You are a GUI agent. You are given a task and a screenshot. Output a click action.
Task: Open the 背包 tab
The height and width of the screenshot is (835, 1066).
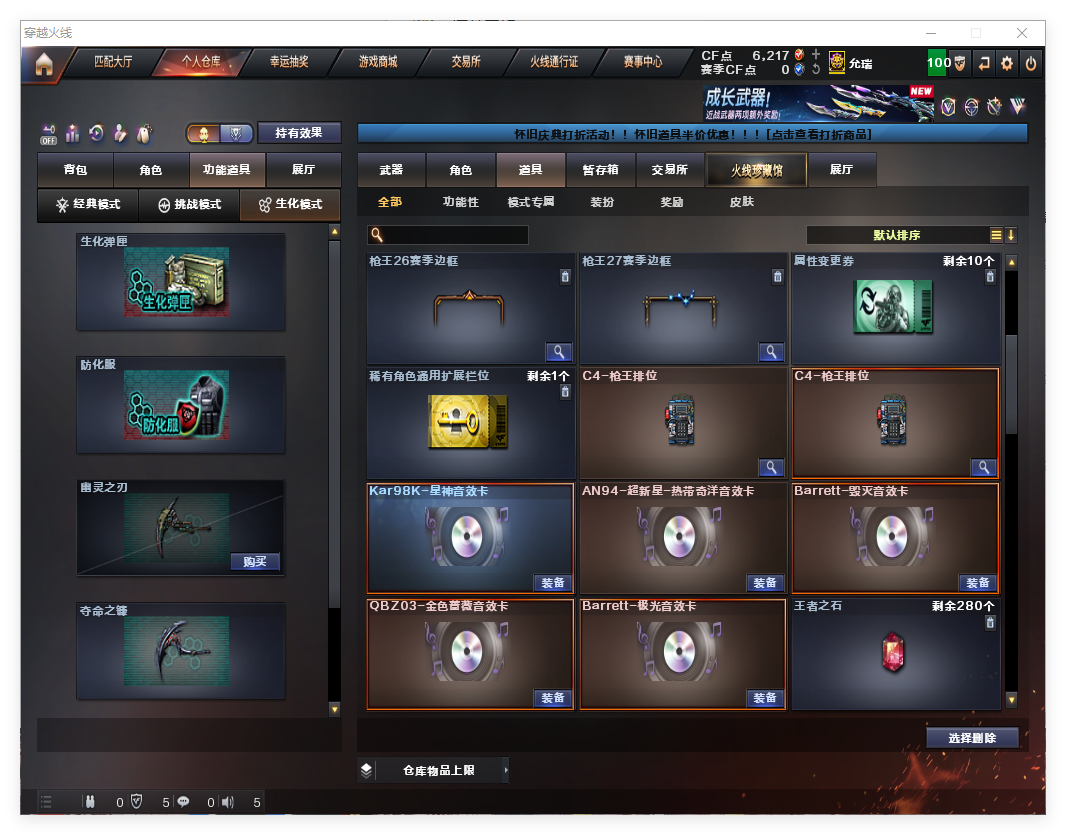coord(75,170)
